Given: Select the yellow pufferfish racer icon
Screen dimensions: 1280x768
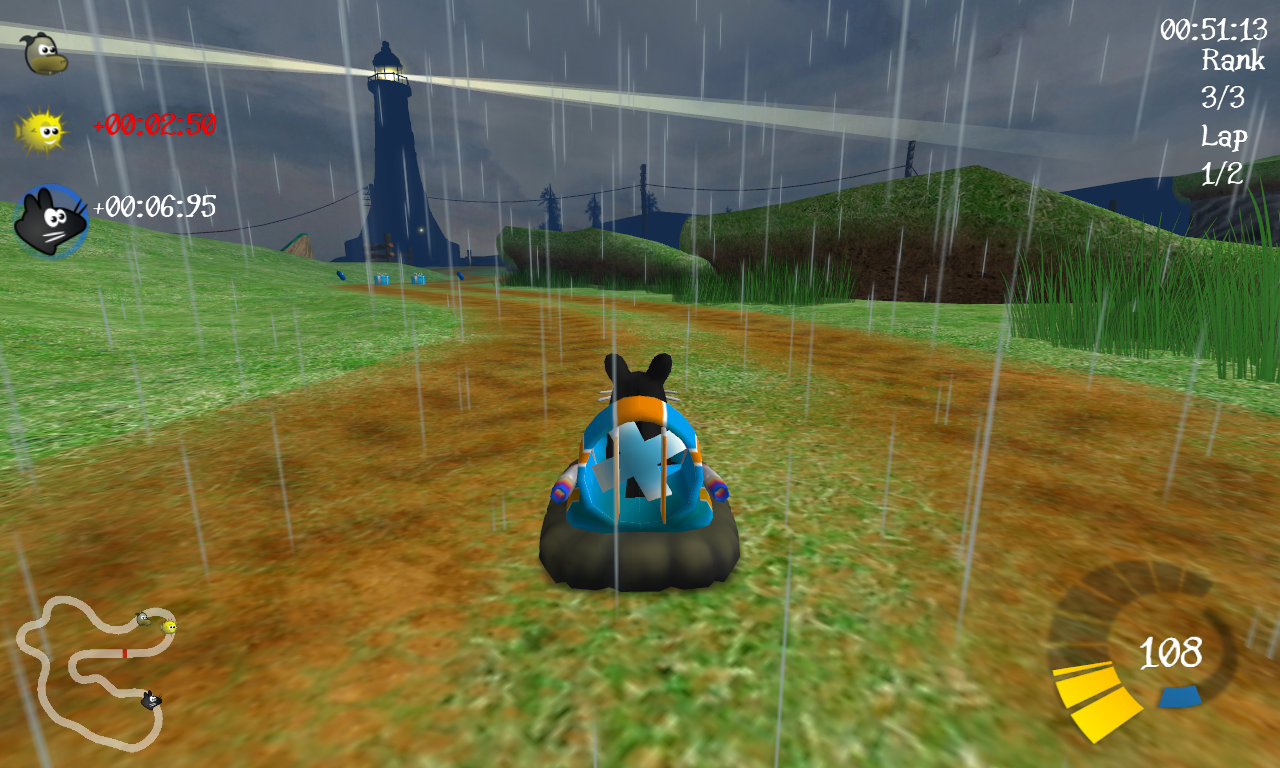Looking at the screenshot, I should click(x=41, y=129).
